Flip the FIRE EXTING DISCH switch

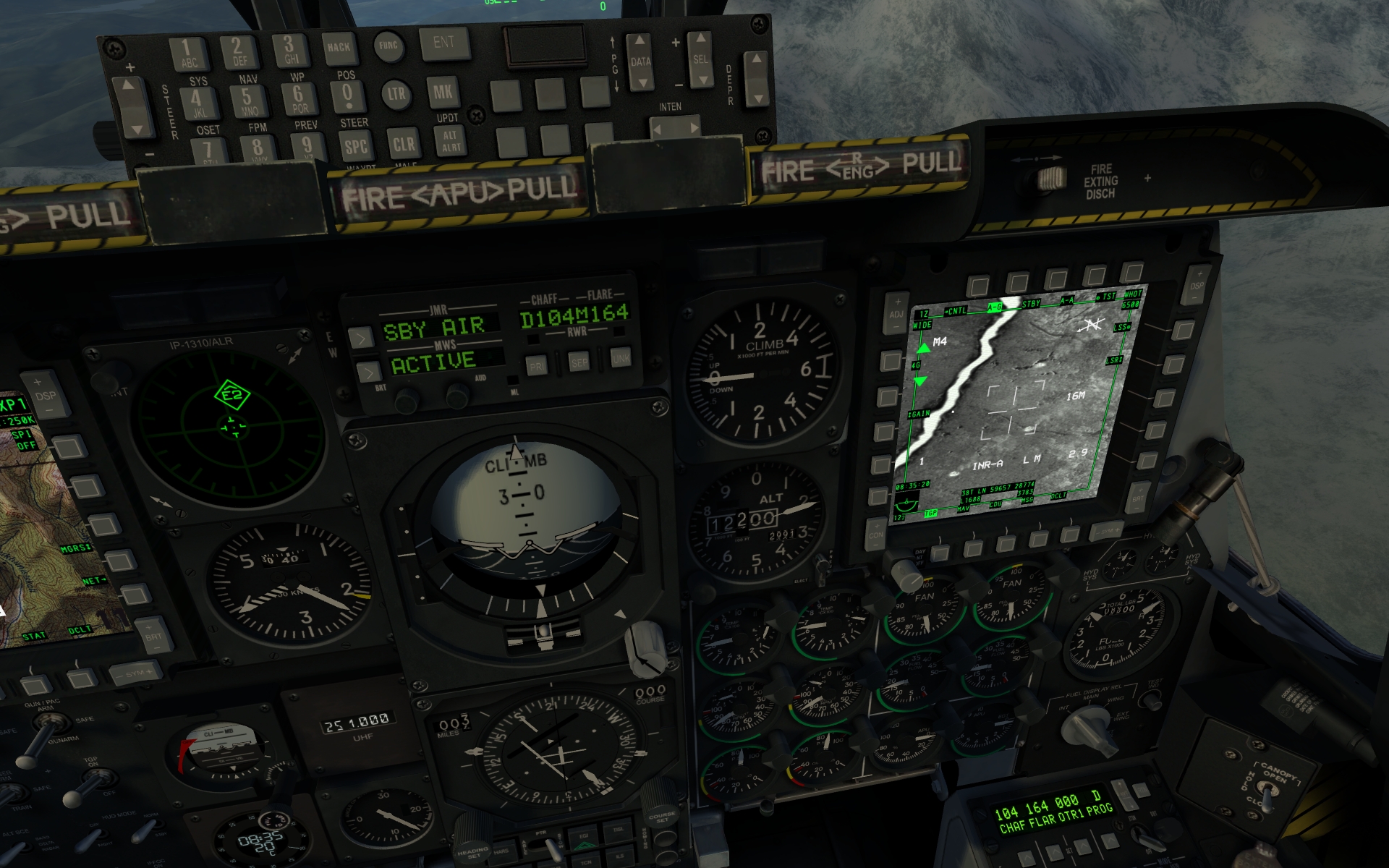[x=1051, y=179]
